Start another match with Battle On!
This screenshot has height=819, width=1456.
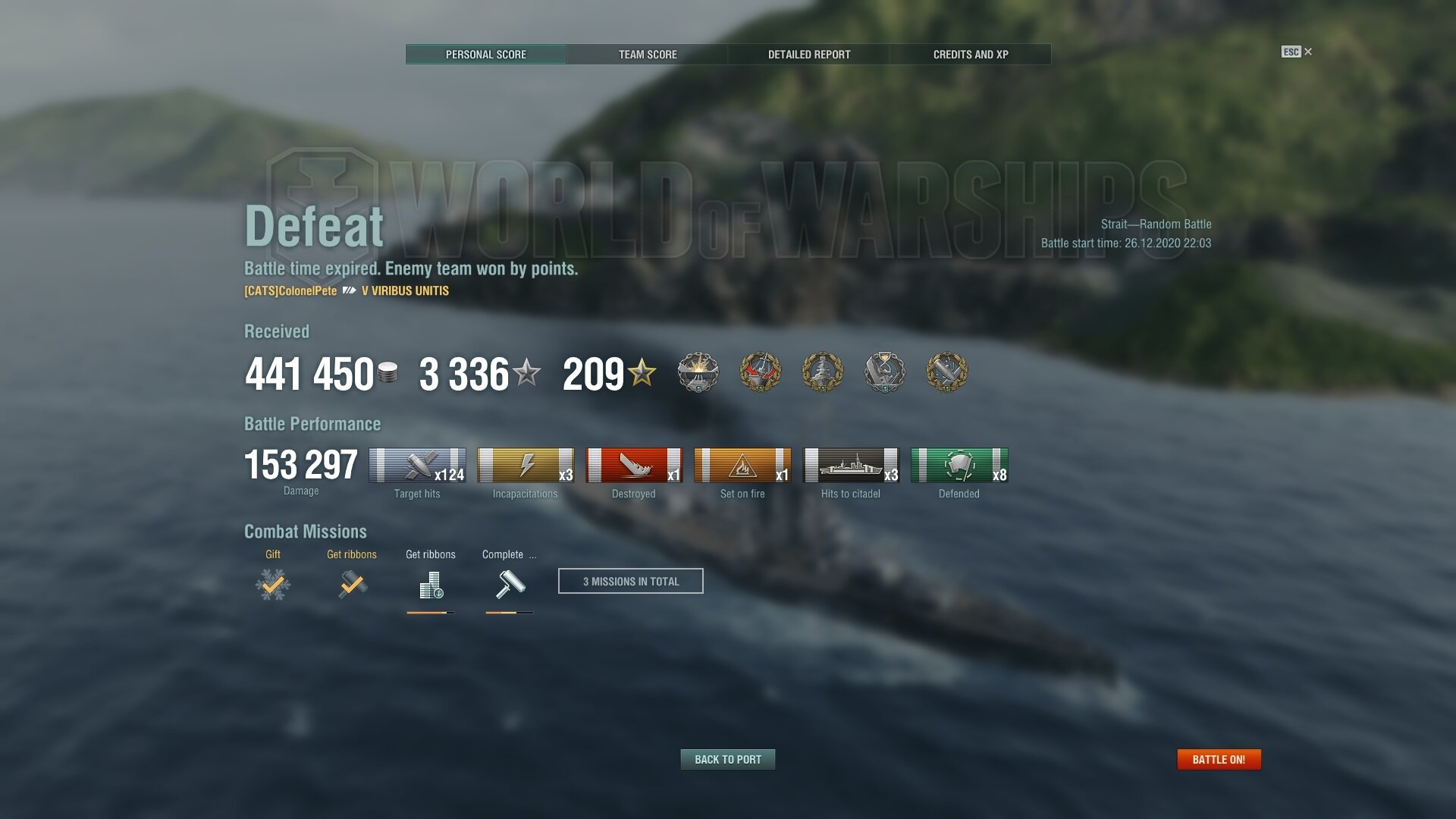[x=1219, y=759]
